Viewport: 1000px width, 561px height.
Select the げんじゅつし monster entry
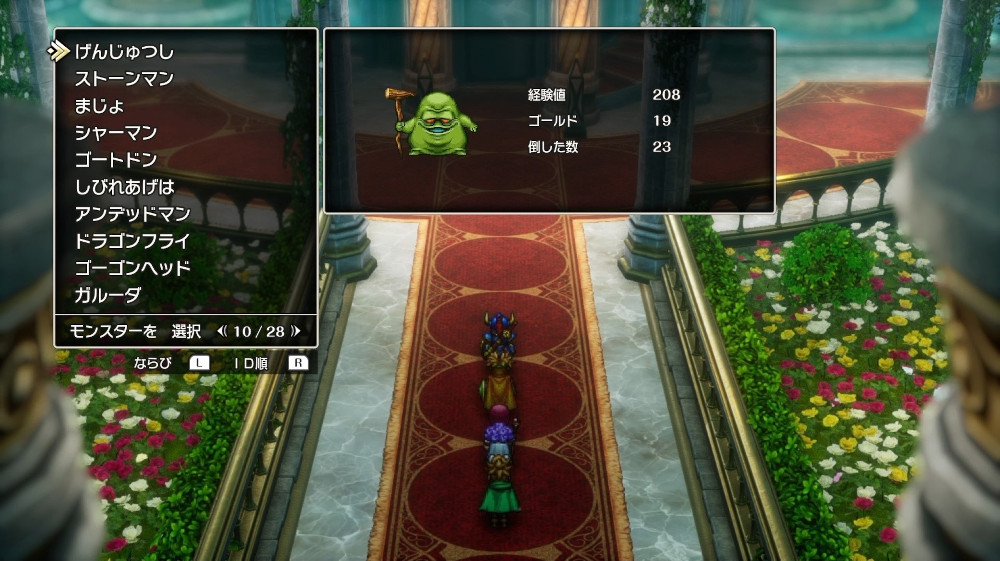click(x=123, y=51)
